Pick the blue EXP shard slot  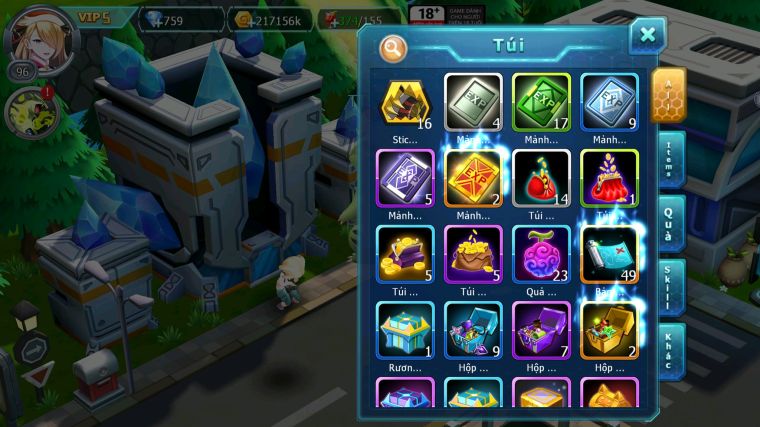609,102
